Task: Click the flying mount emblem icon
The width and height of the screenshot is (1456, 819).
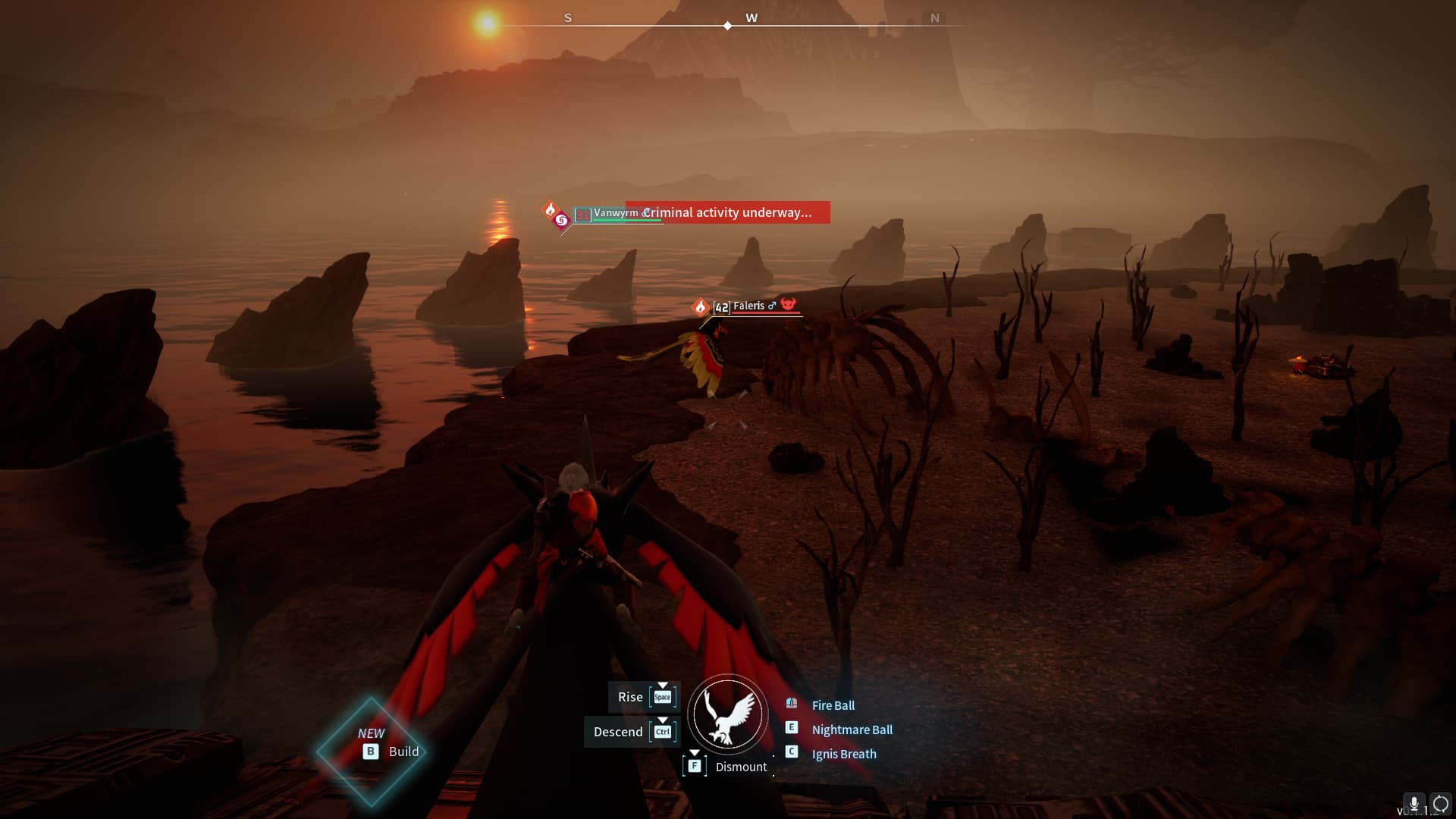Action: [728, 714]
